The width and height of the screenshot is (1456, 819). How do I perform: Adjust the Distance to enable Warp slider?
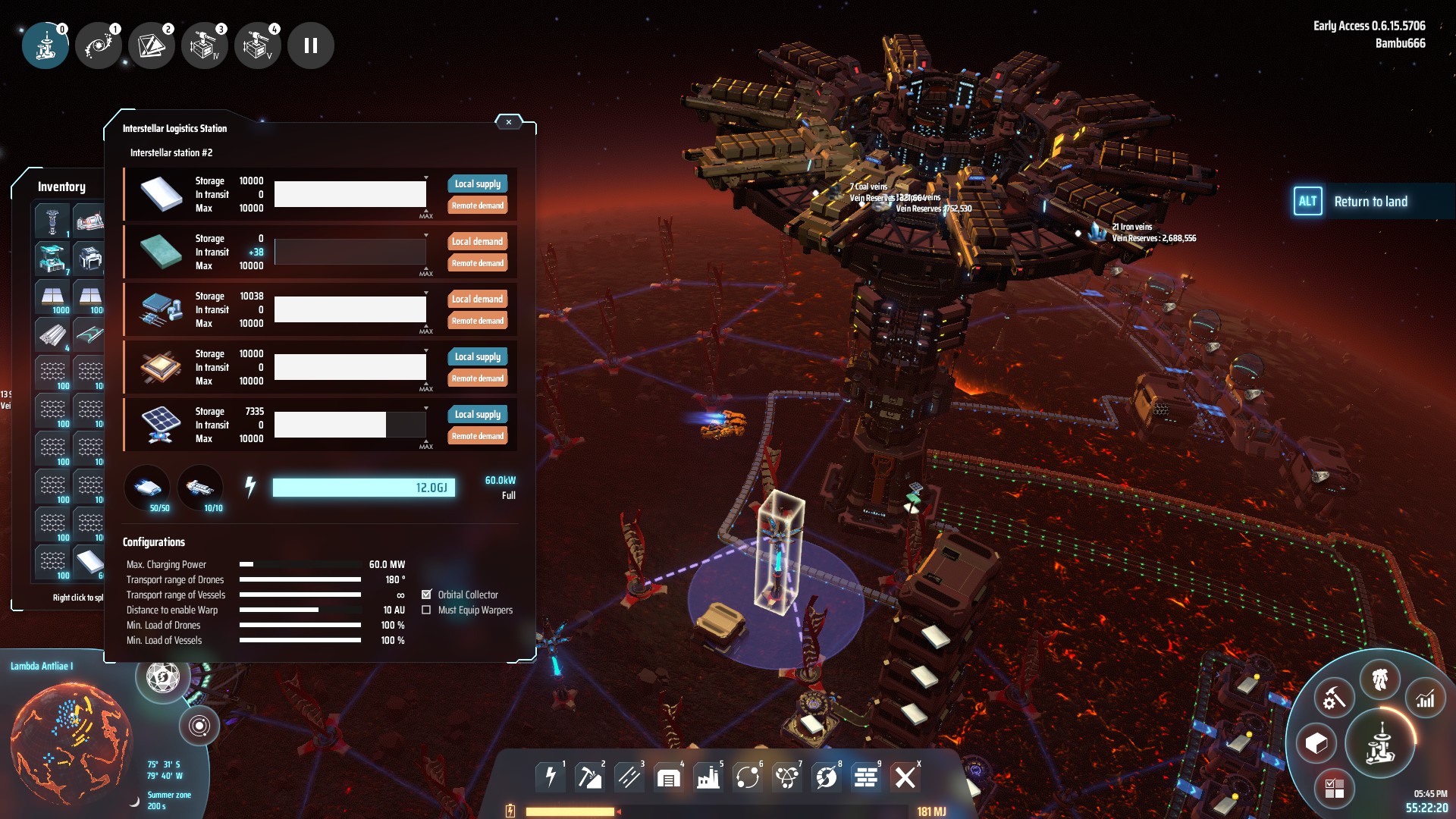coord(300,610)
